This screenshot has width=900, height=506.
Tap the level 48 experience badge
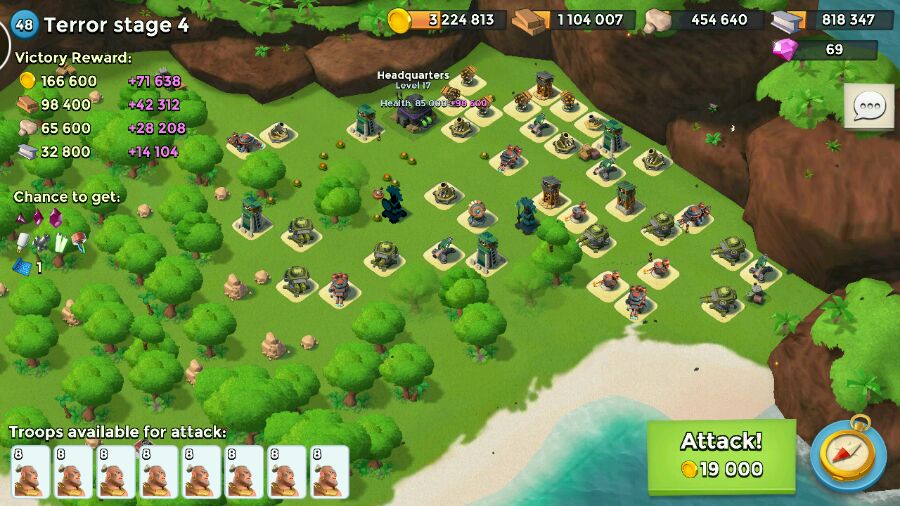click(23, 24)
